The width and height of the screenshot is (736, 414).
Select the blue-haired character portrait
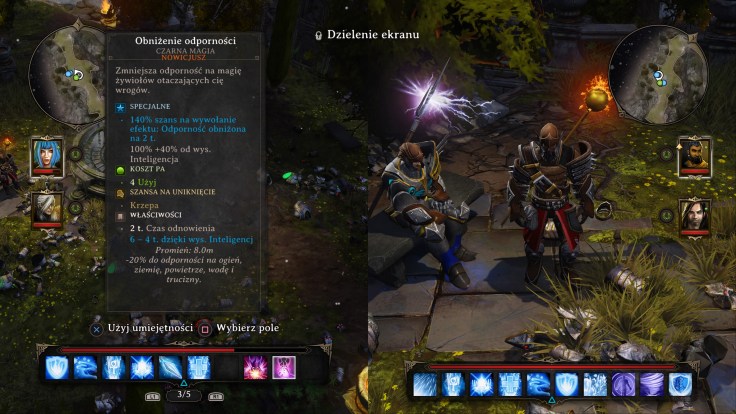[48, 155]
